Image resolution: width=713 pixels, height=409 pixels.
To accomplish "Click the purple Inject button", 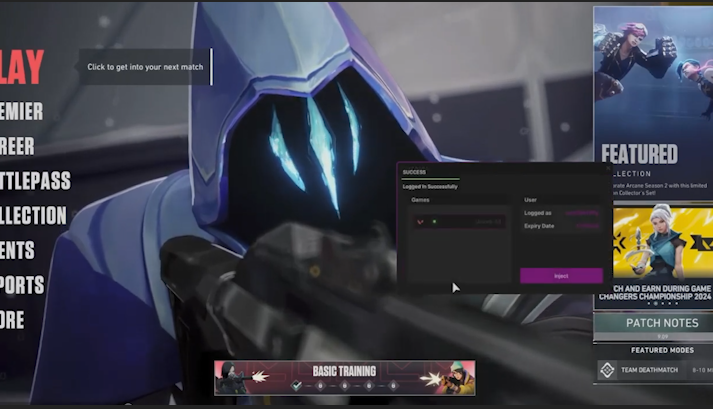I will [561, 275].
